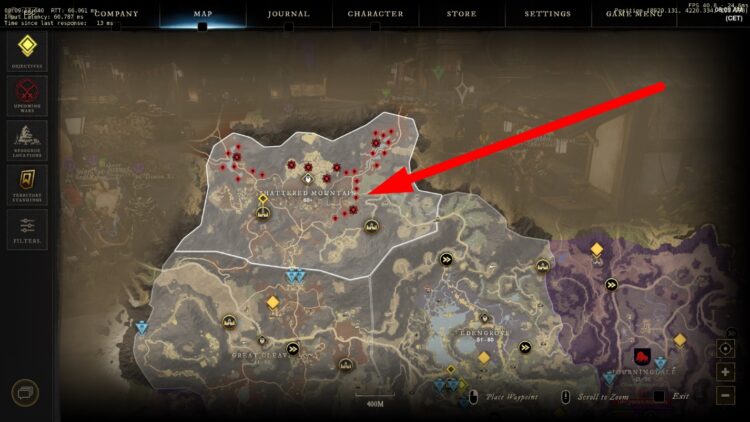Click the map zoom-out minus button

726,394
